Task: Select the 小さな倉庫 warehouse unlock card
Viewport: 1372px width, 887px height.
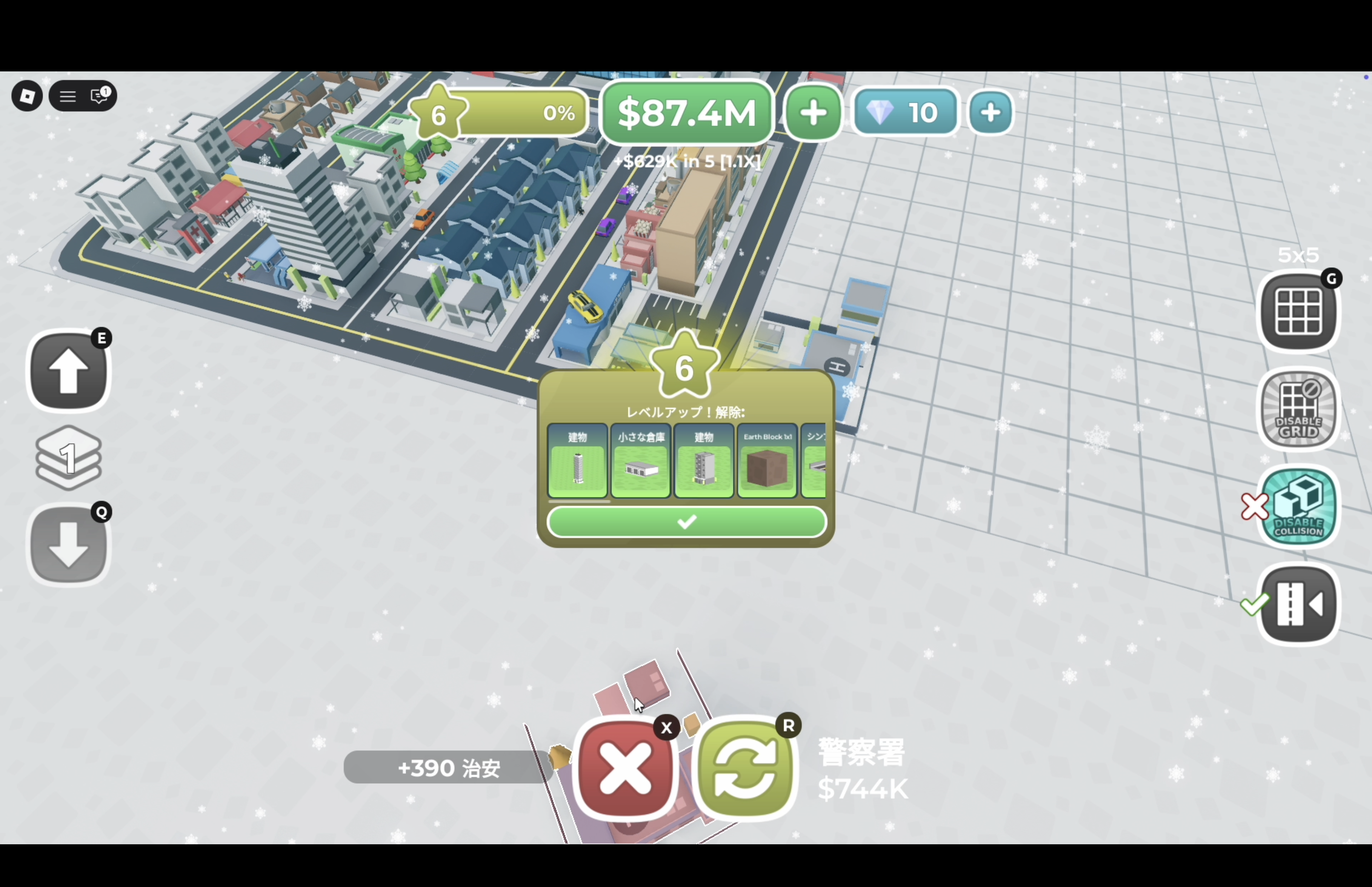Action: coord(640,461)
